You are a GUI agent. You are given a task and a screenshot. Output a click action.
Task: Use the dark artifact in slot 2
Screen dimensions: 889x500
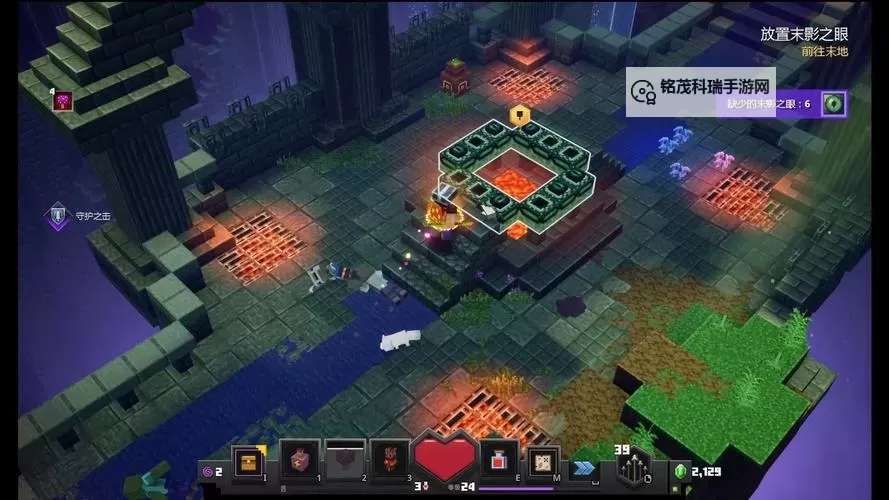tap(345, 460)
